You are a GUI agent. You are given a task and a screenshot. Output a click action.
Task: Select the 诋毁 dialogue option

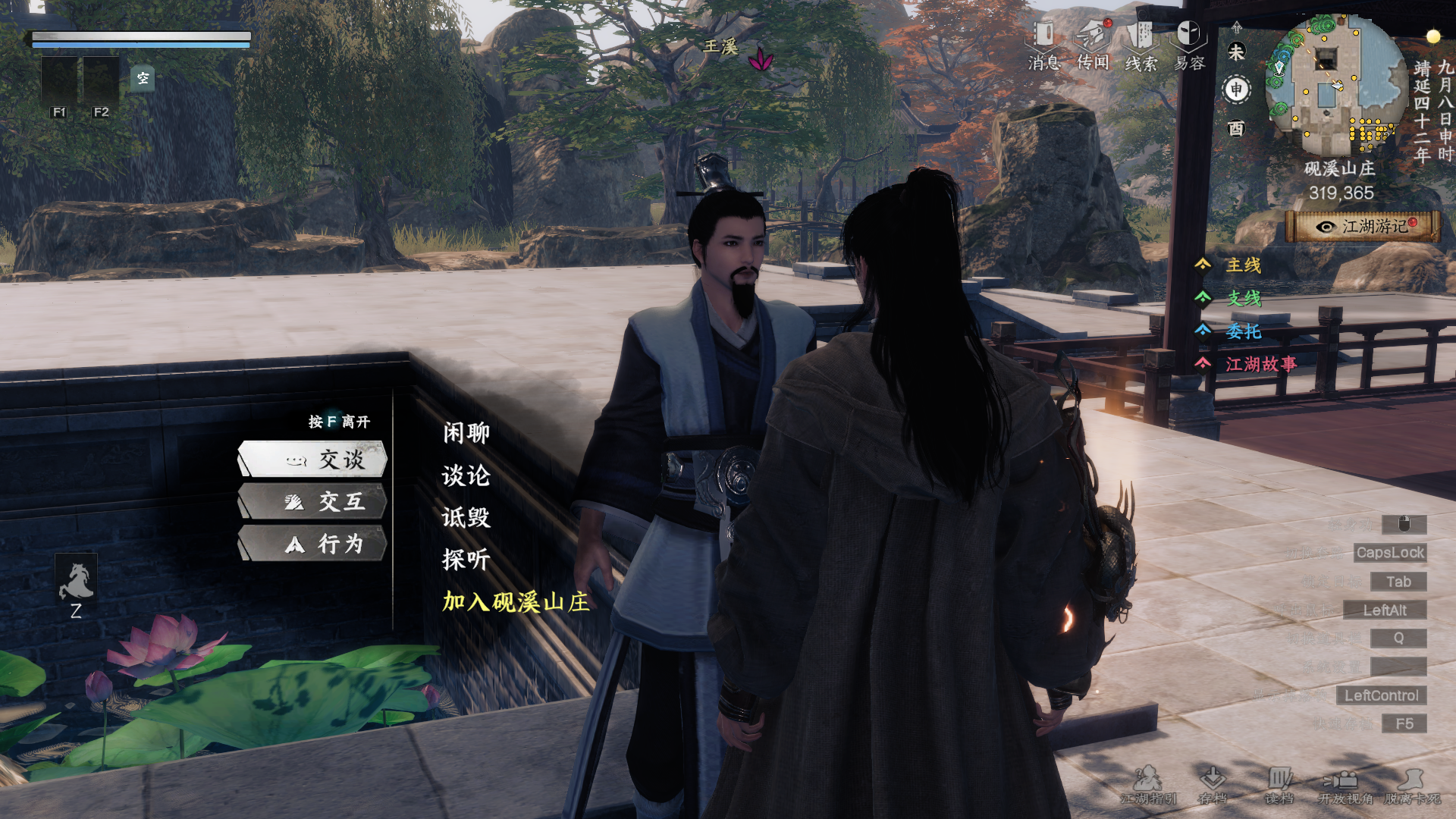[466, 517]
